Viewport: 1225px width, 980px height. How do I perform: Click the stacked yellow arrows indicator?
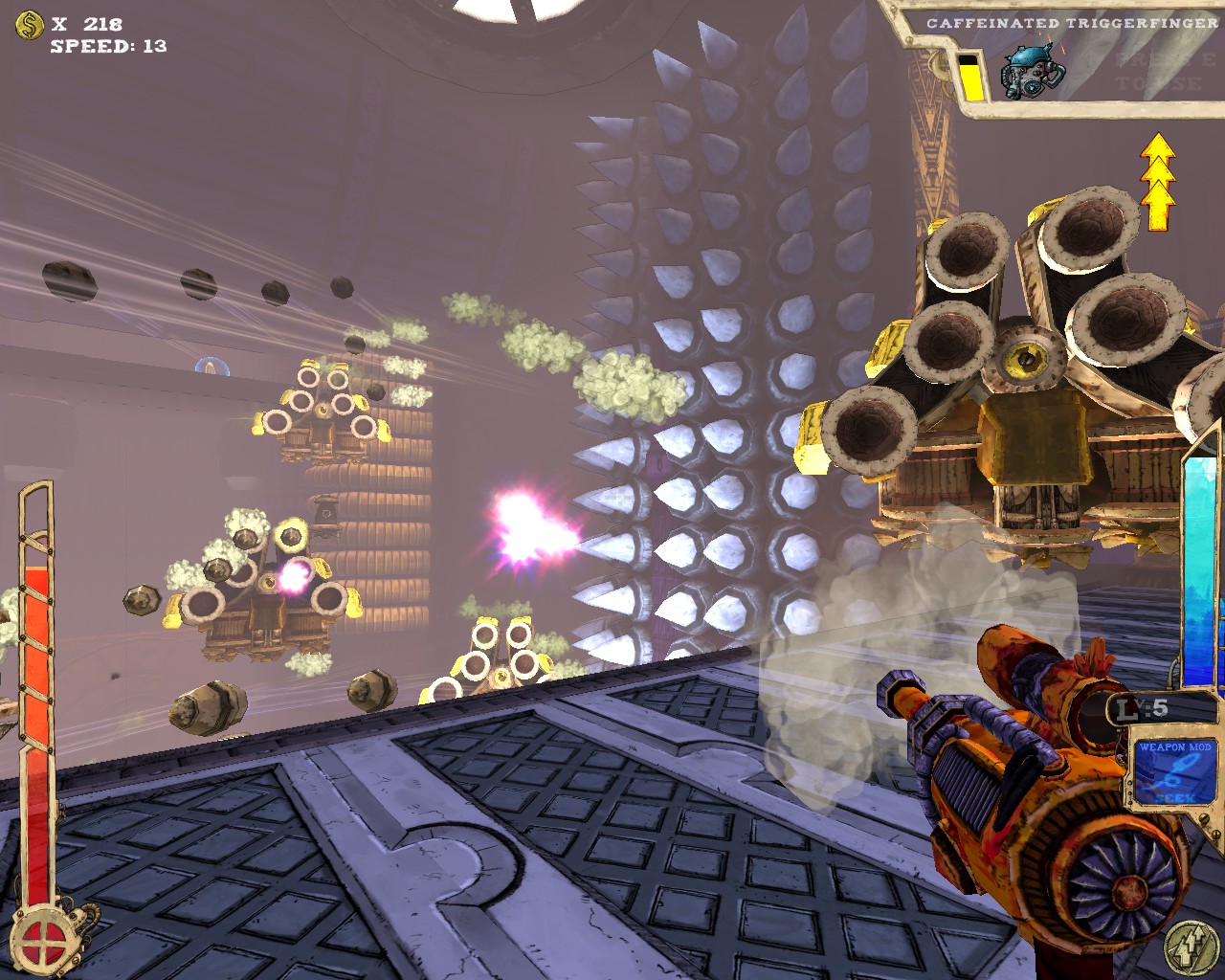(1158, 181)
